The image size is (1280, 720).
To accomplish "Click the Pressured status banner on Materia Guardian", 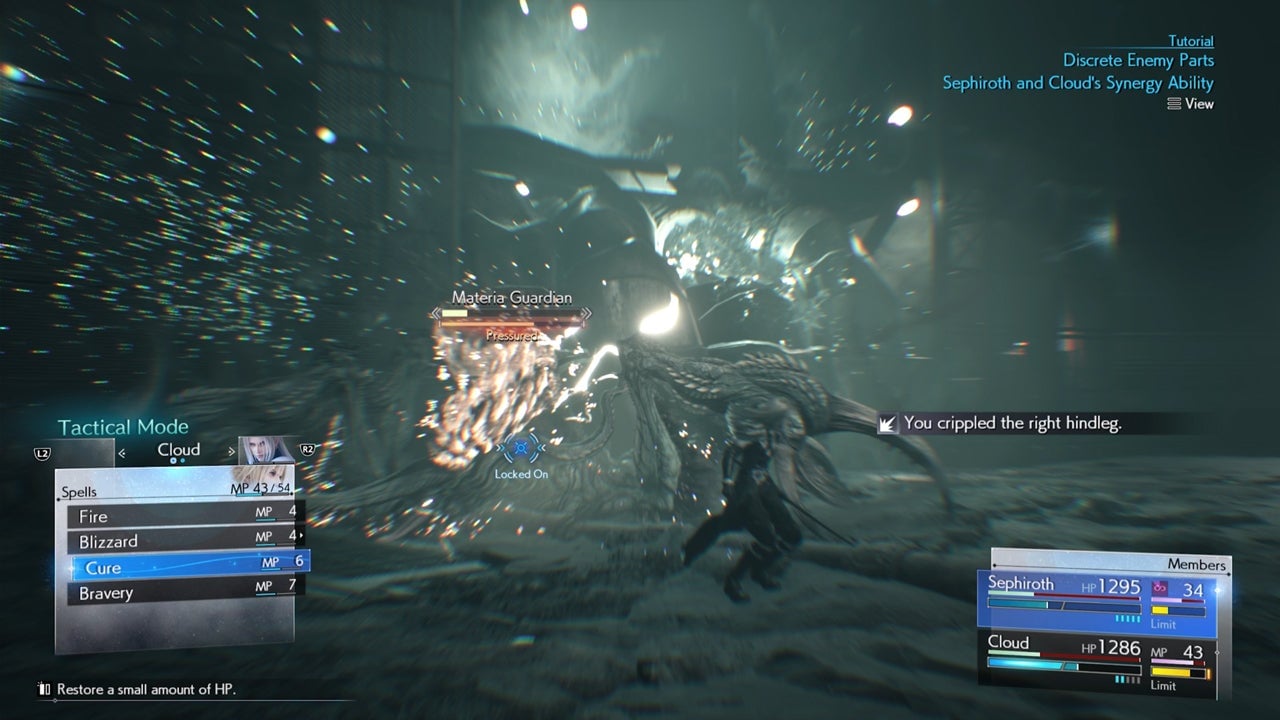I will [513, 335].
